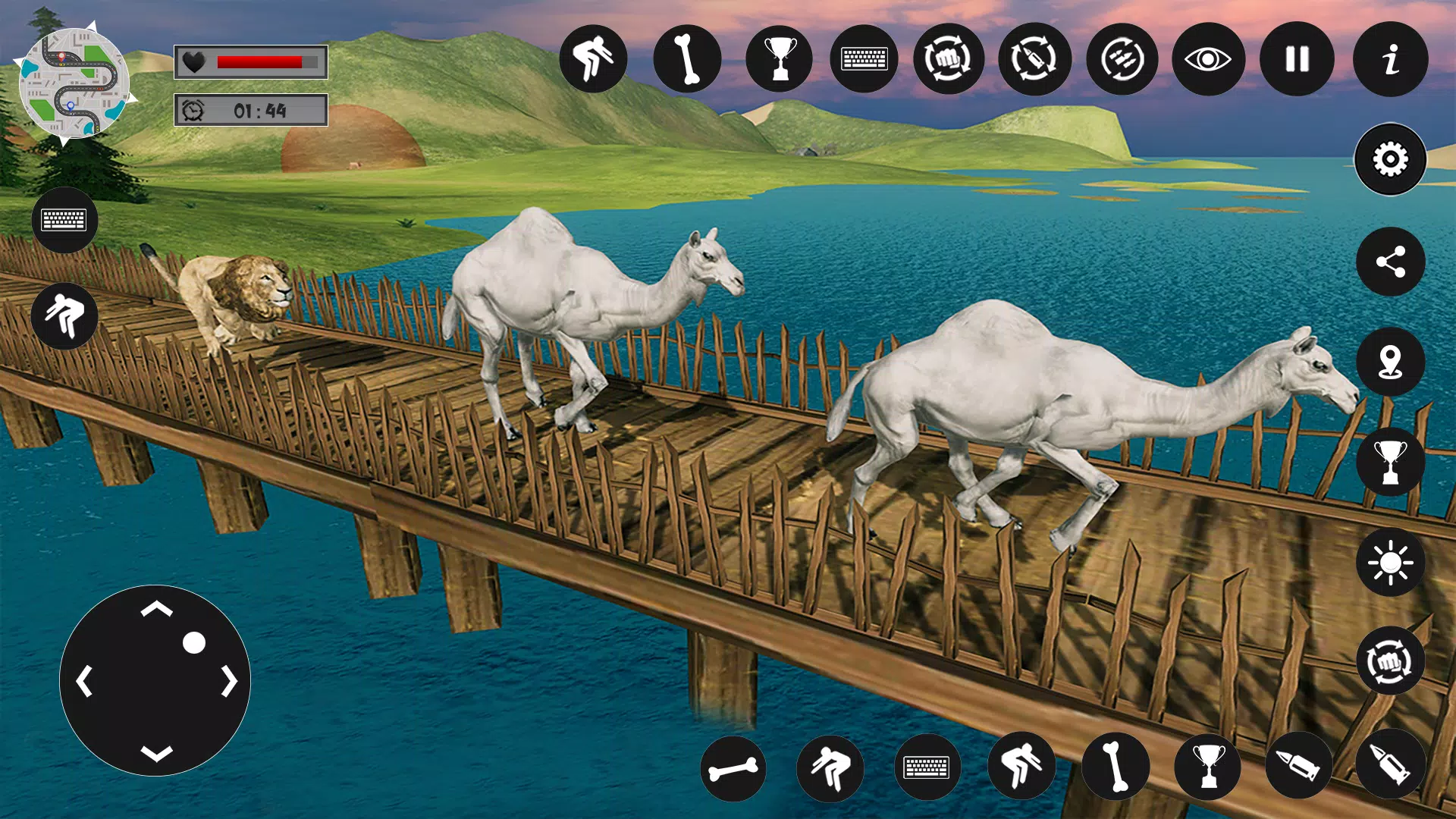Open the settings gear on the right edge
This screenshot has width=1456, height=819.
pyautogui.click(x=1390, y=161)
